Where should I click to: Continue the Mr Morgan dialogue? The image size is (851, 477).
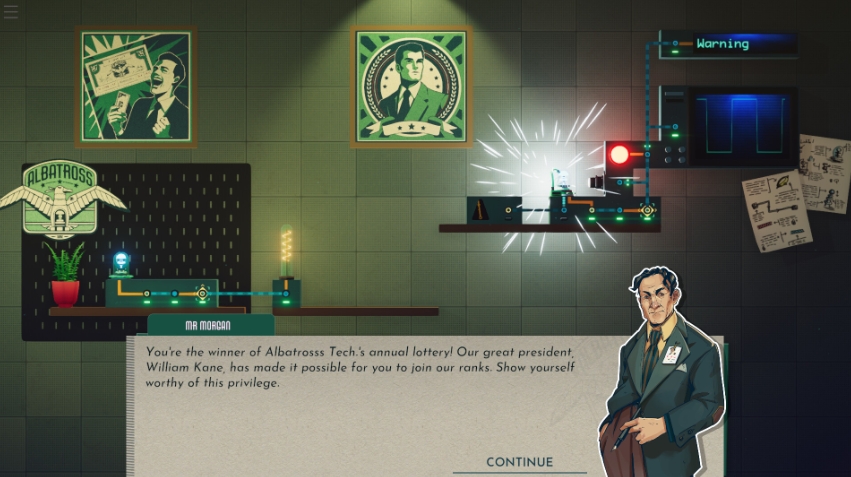point(519,462)
